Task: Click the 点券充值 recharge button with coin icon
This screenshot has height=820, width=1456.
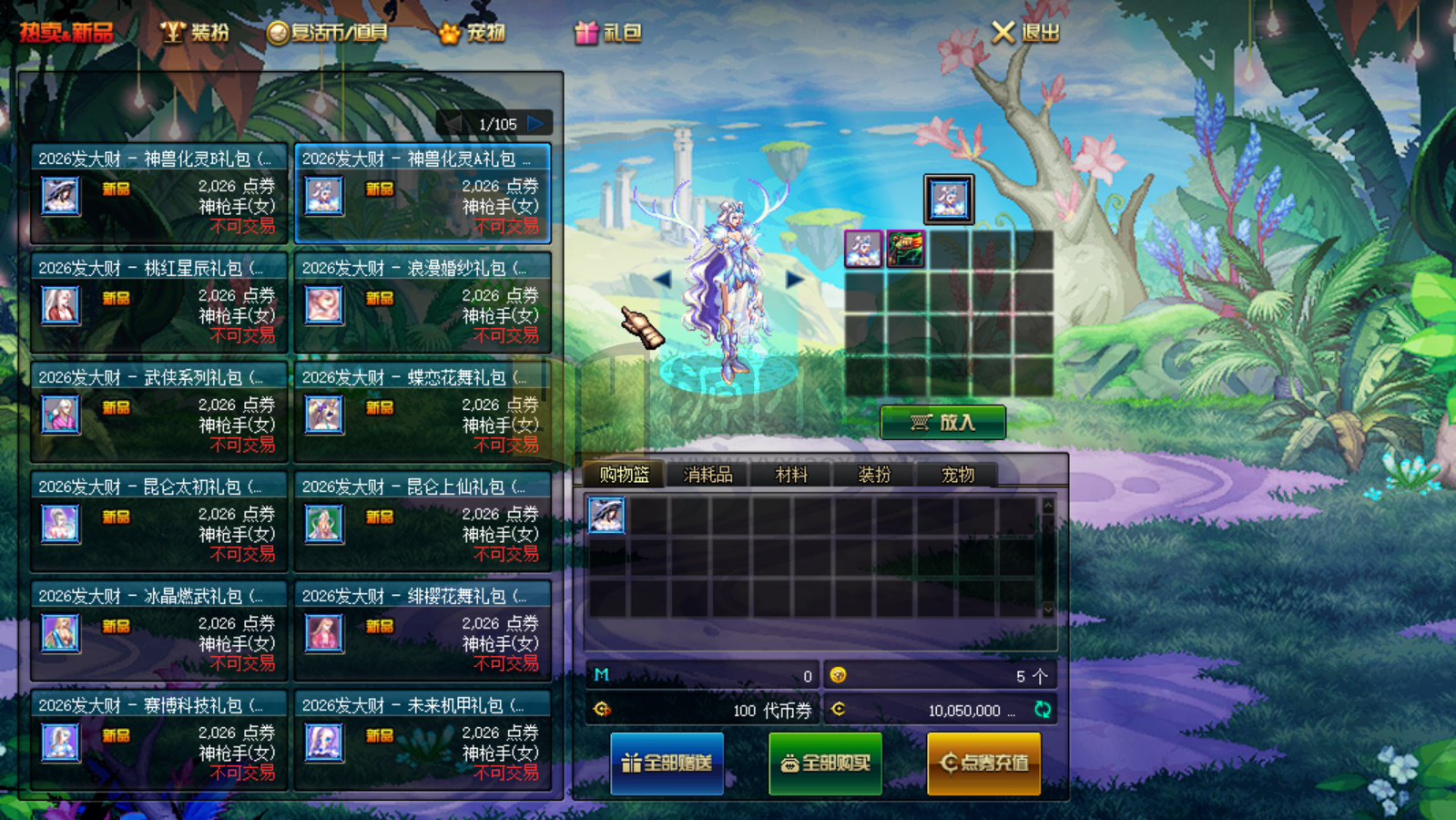Action: point(983,763)
